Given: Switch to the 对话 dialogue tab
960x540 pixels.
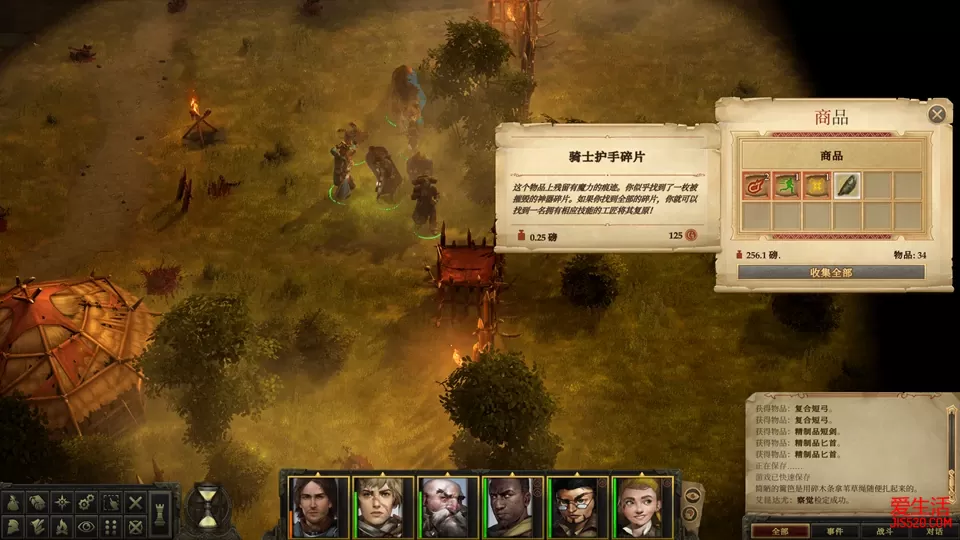Looking at the screenshot, I should coord(932,531).
